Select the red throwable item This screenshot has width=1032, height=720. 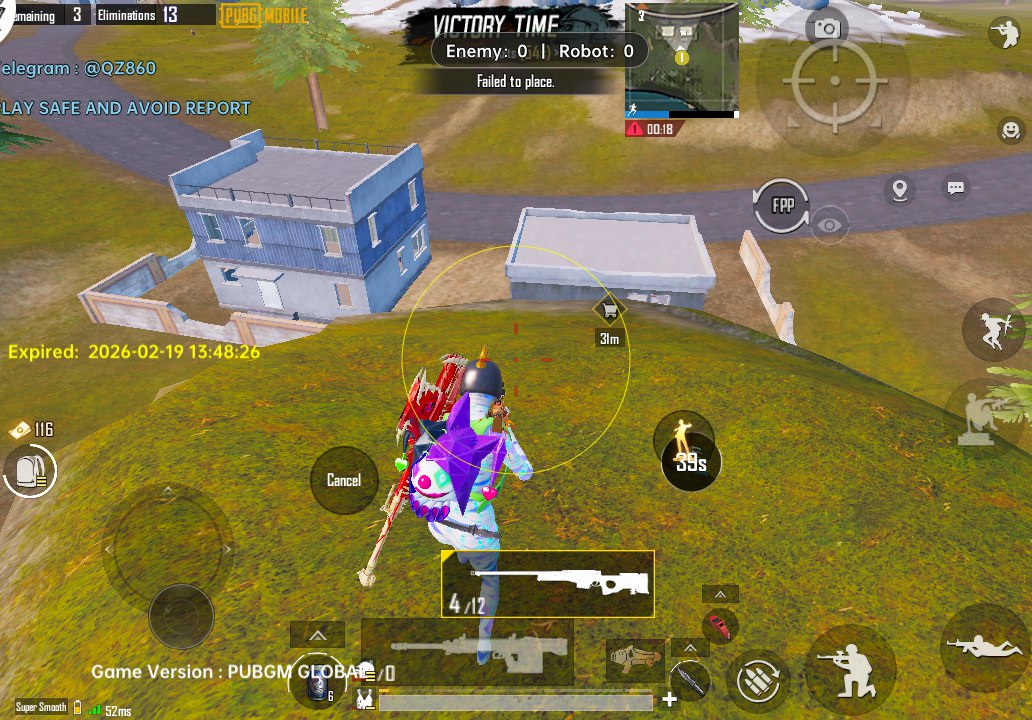pos(719,626)
